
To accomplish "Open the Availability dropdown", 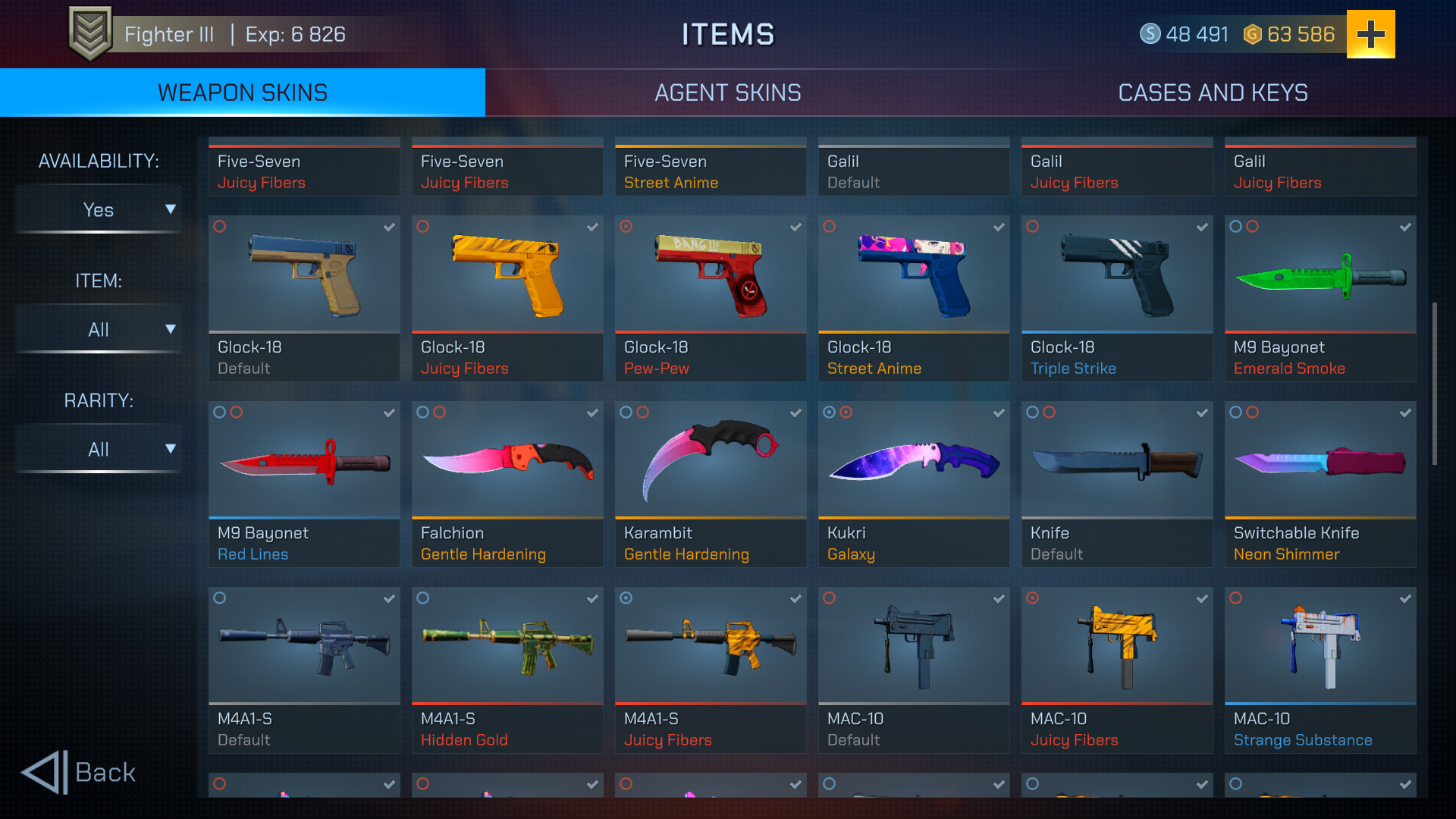I will 98,209.
